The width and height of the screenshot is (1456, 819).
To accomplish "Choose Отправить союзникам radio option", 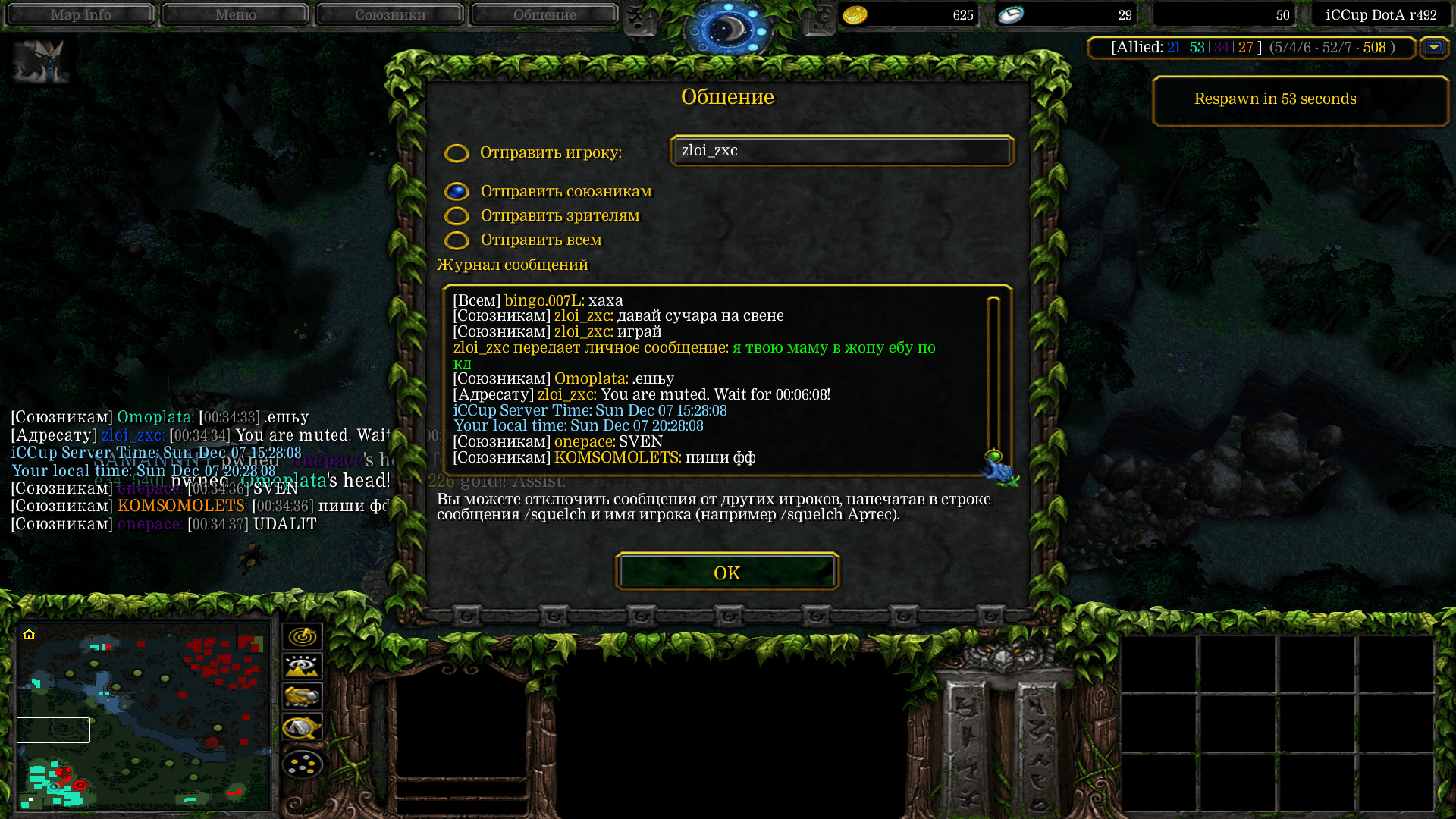I will click(x=457, y=192).
